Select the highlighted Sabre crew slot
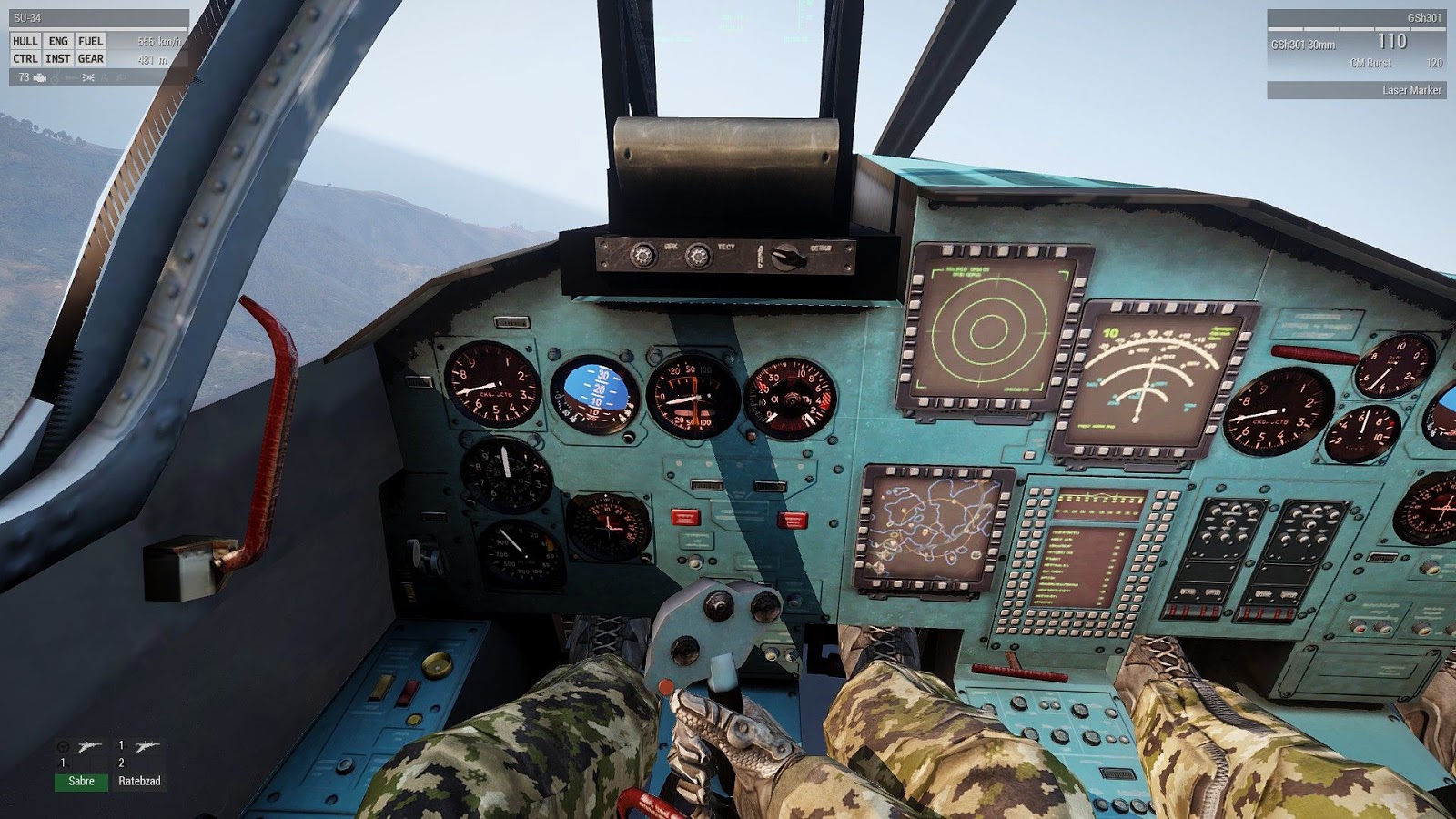Screen dimensions: 1456x819 [x=80, y=781]
